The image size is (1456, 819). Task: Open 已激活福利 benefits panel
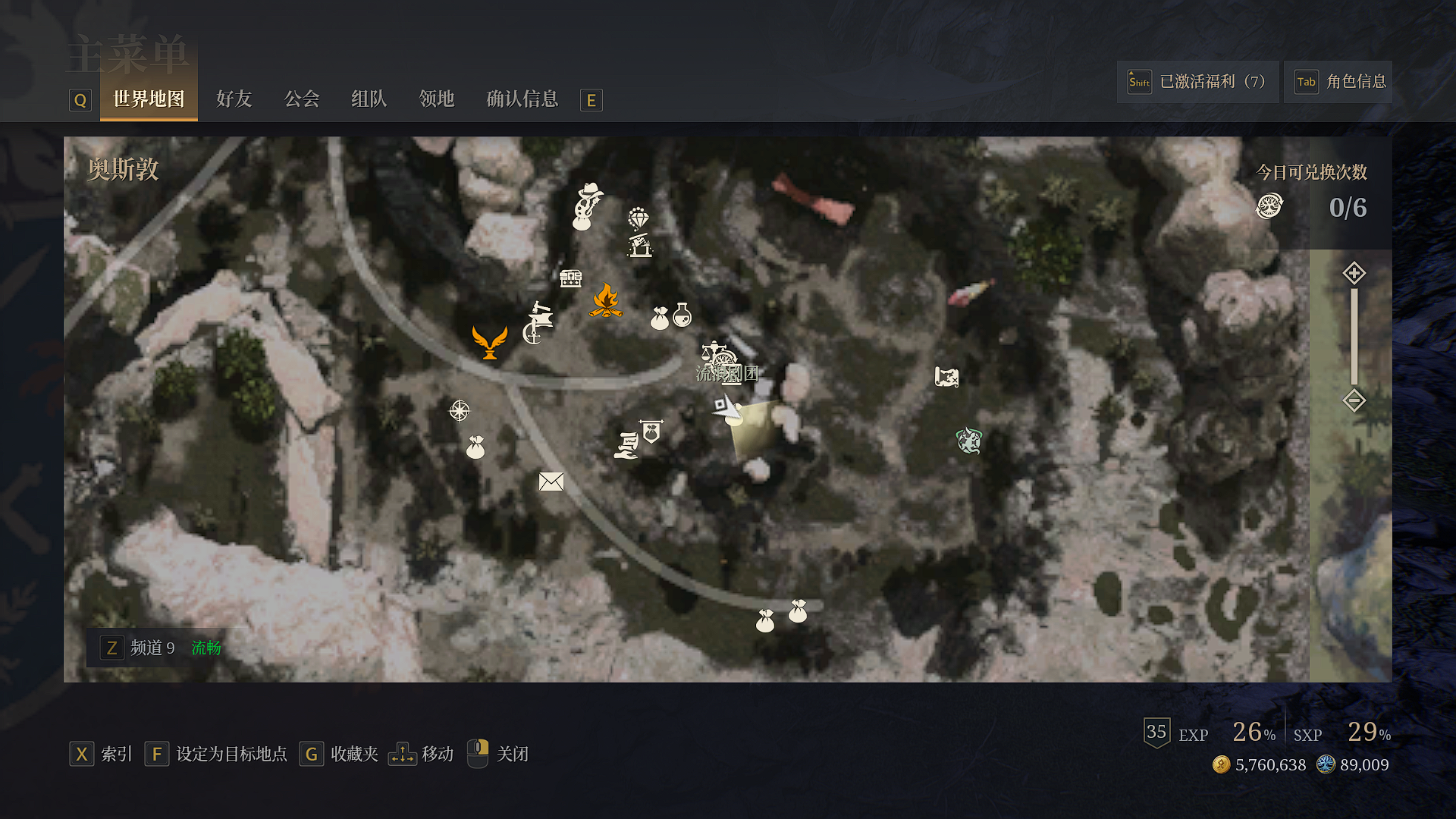(x=1197, y=82)
